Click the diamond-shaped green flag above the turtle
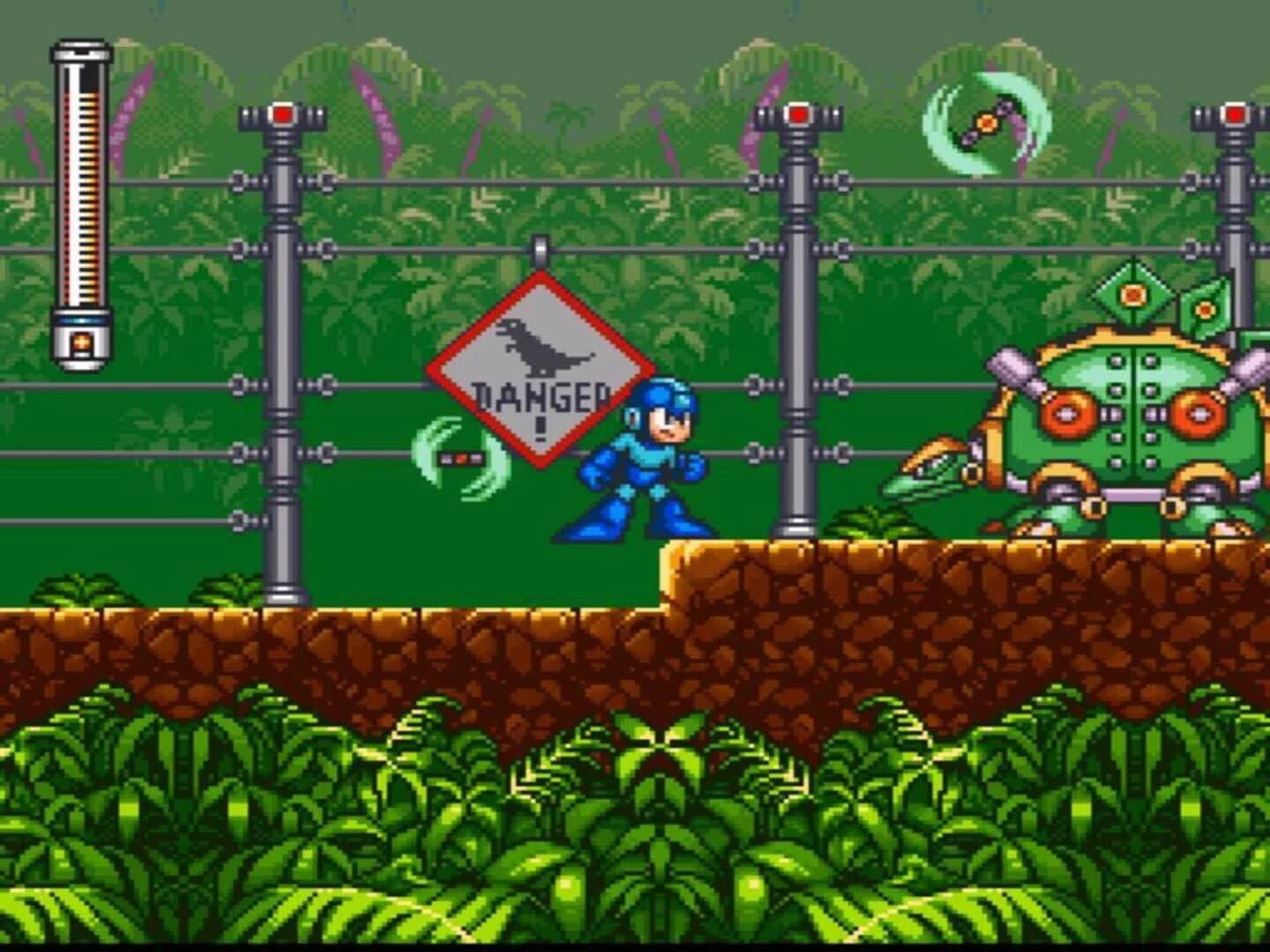 coord(1133,295)
